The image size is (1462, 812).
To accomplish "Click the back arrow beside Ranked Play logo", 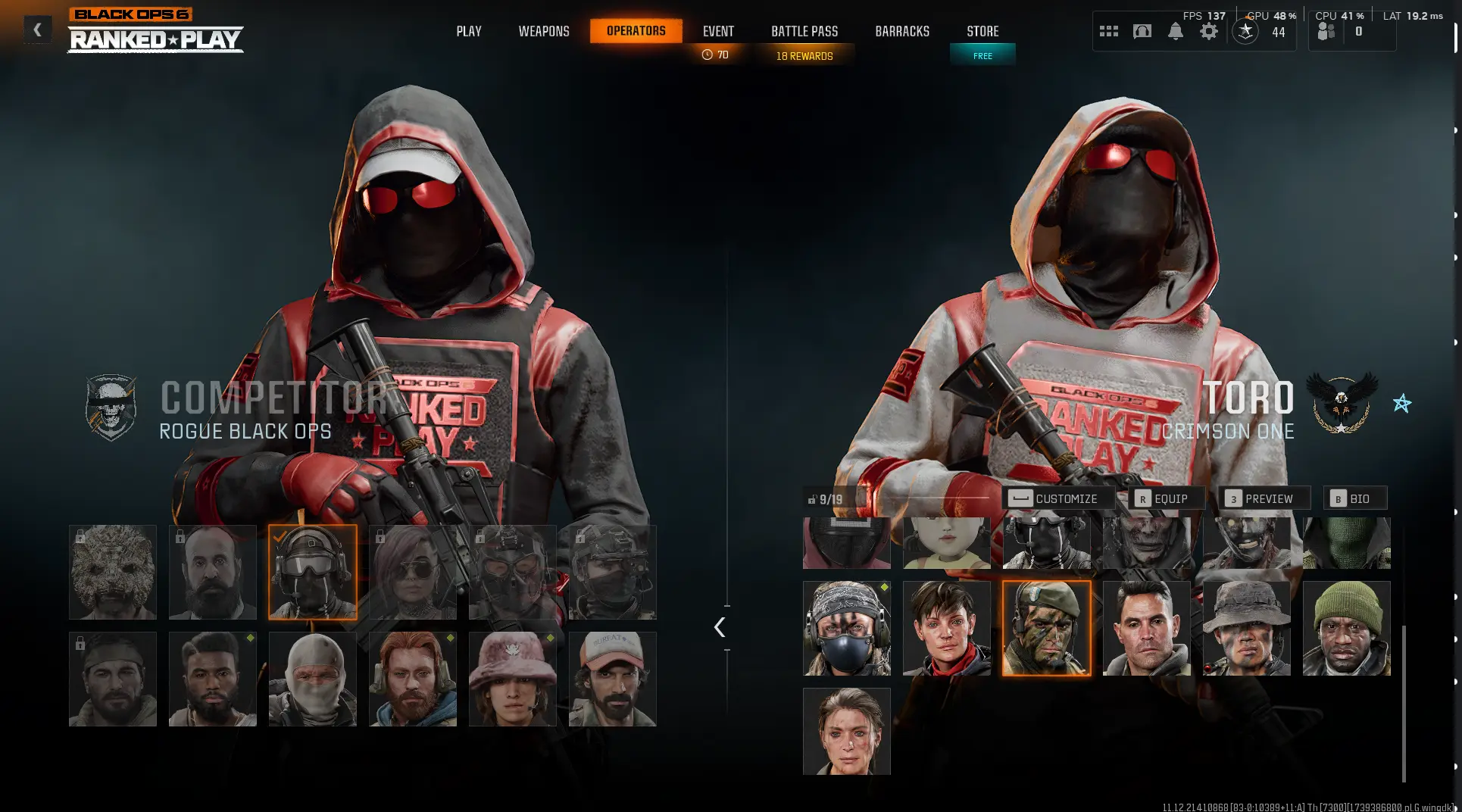I will point(37,30).
